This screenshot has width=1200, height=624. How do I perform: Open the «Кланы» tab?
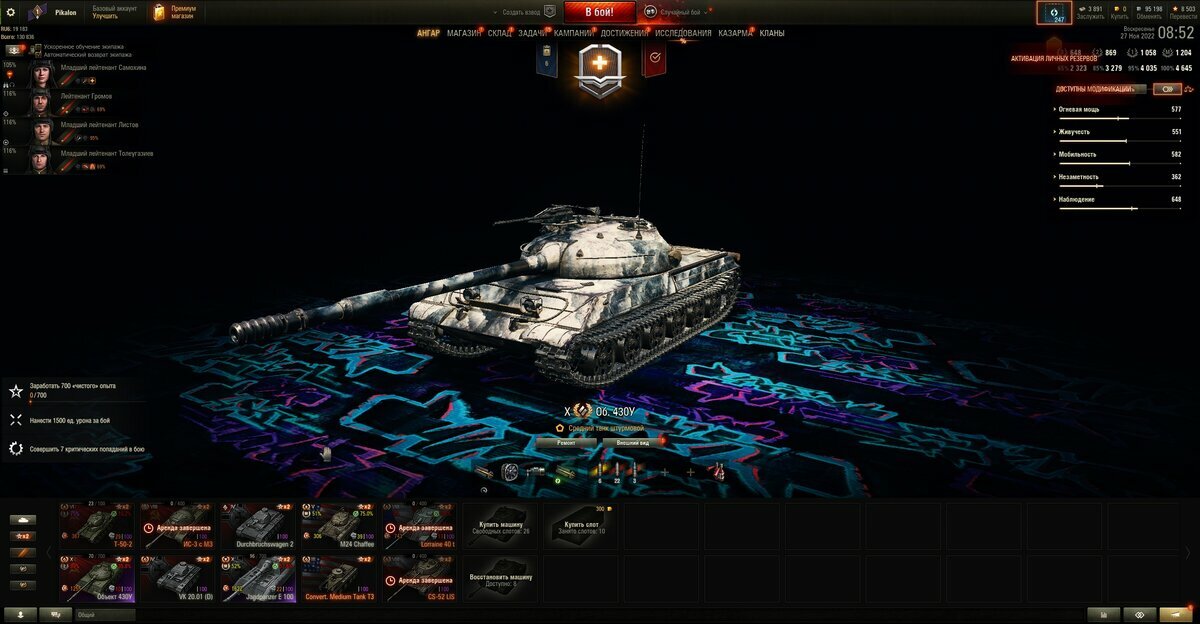pyautogui.click(x=772, y=33)
